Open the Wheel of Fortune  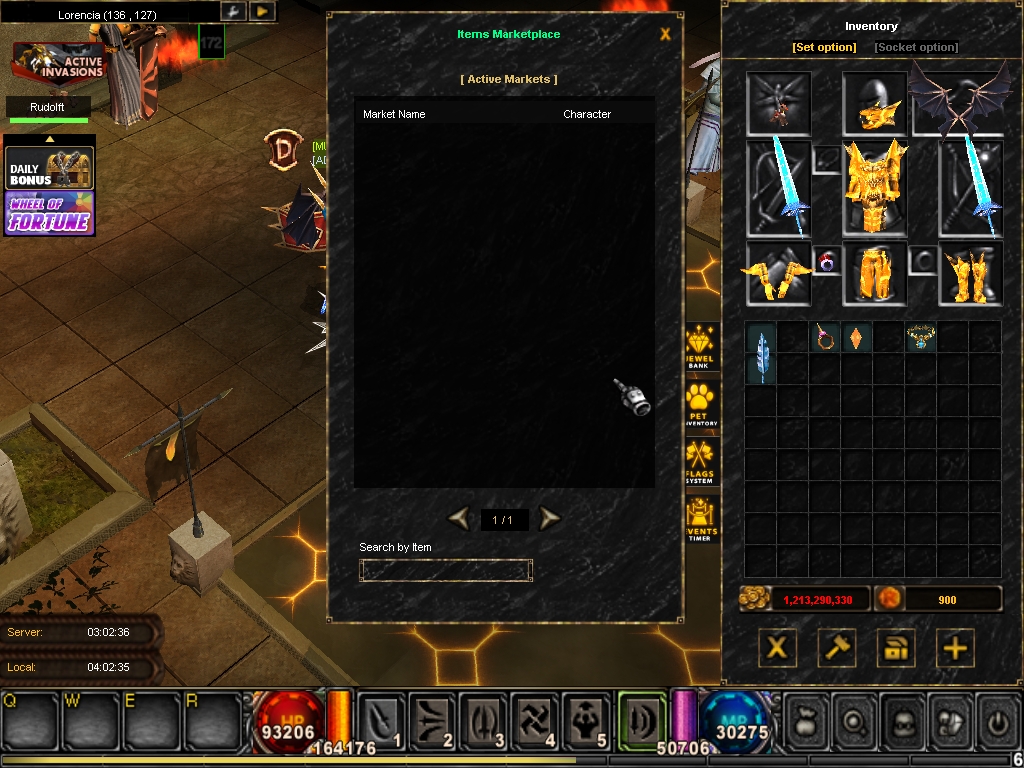click(x=50, y=214)
